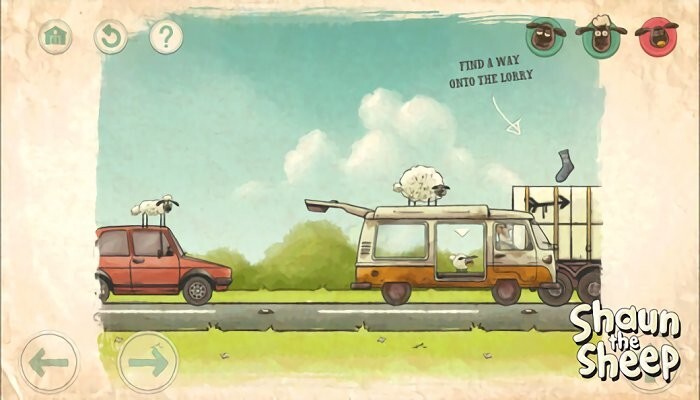
Task: Open the question mark help button
Action: [x=165, y=37]
